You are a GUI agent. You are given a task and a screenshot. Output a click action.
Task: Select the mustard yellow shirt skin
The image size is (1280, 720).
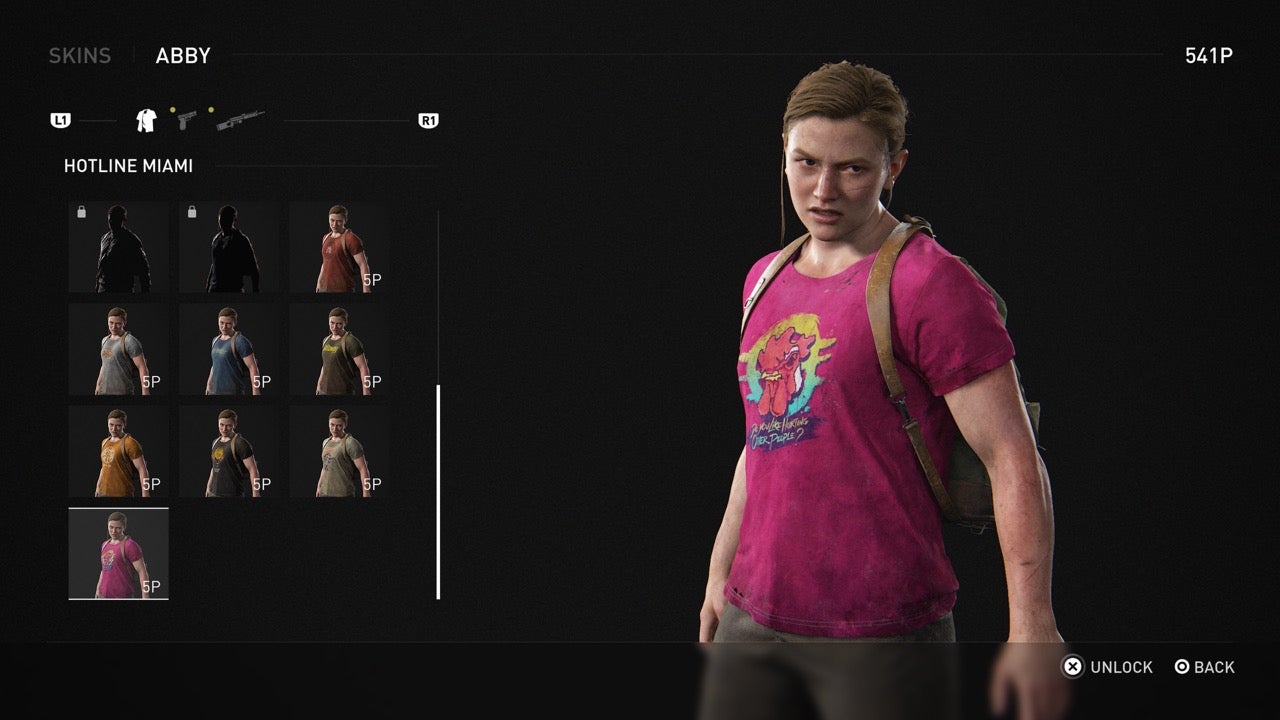[118, 450]
